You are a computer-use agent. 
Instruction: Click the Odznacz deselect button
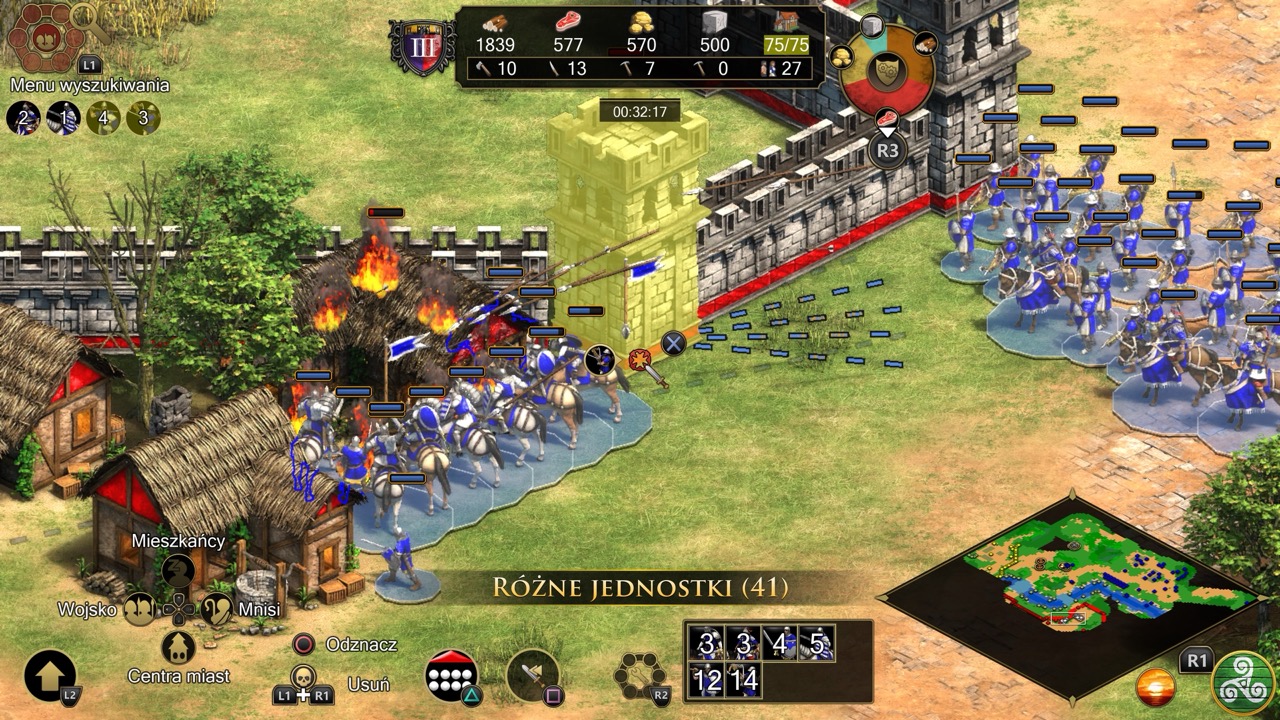coord(304,645)
